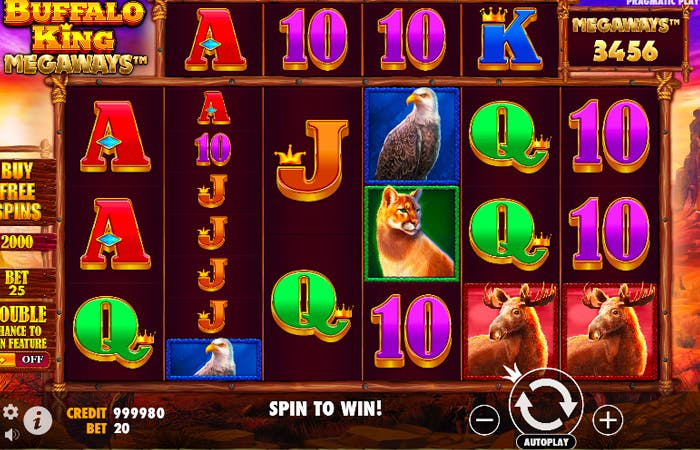Increase the bet with the plus button
The width and height of the screenshot is (700, 450).
[x=608, y=420]
